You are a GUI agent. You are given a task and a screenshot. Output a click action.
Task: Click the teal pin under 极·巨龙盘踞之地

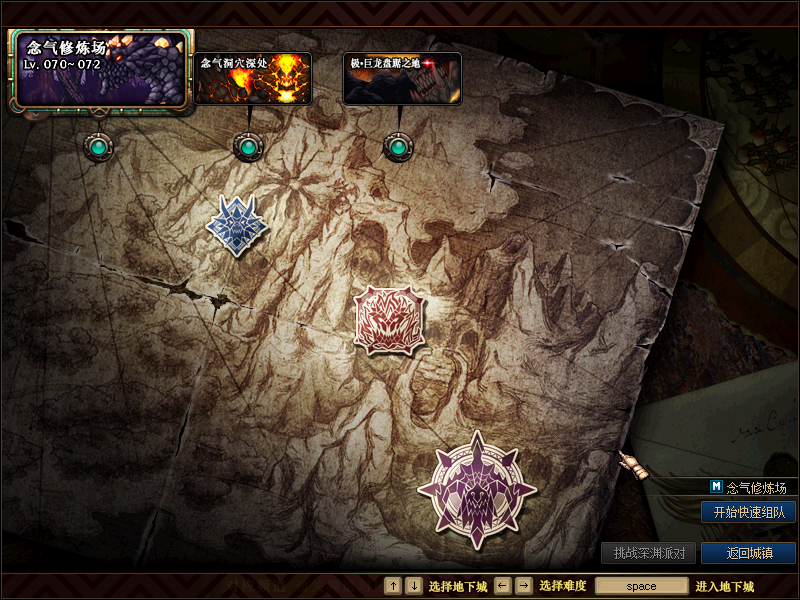(398, 147)
